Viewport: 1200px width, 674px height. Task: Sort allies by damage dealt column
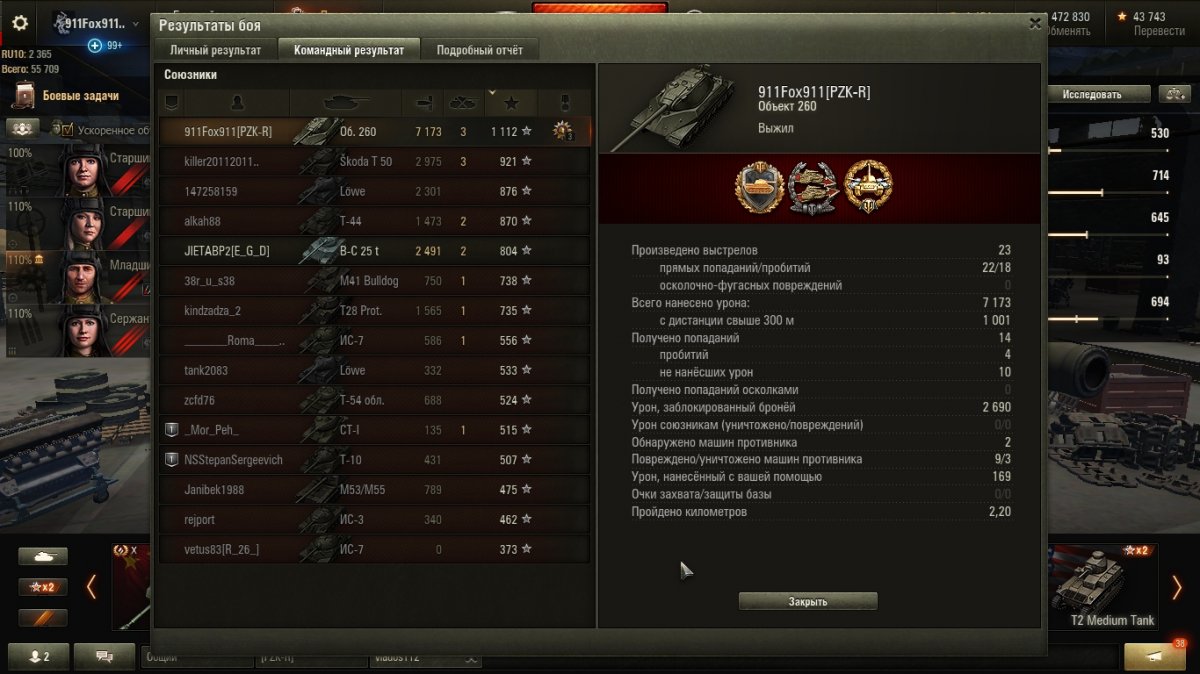(422, 102)
